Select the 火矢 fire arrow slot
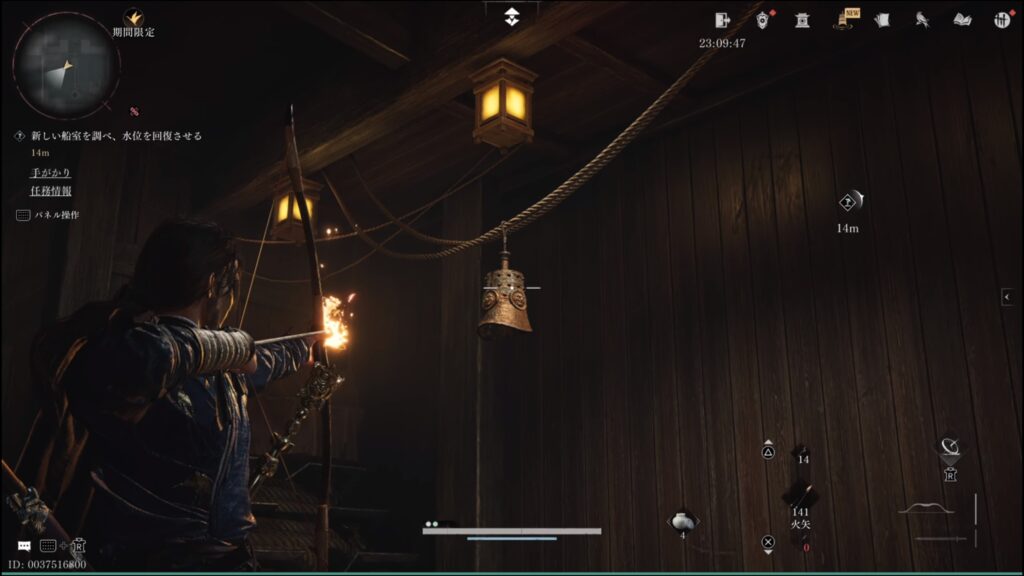This screenshot has width=1024, height=576. [800, 497]
